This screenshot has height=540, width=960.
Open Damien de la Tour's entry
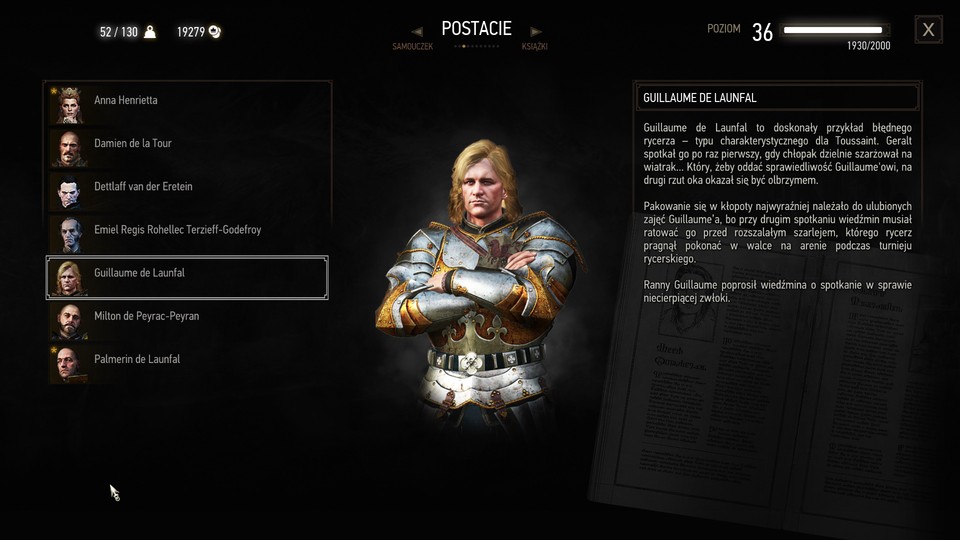point(187,144)
